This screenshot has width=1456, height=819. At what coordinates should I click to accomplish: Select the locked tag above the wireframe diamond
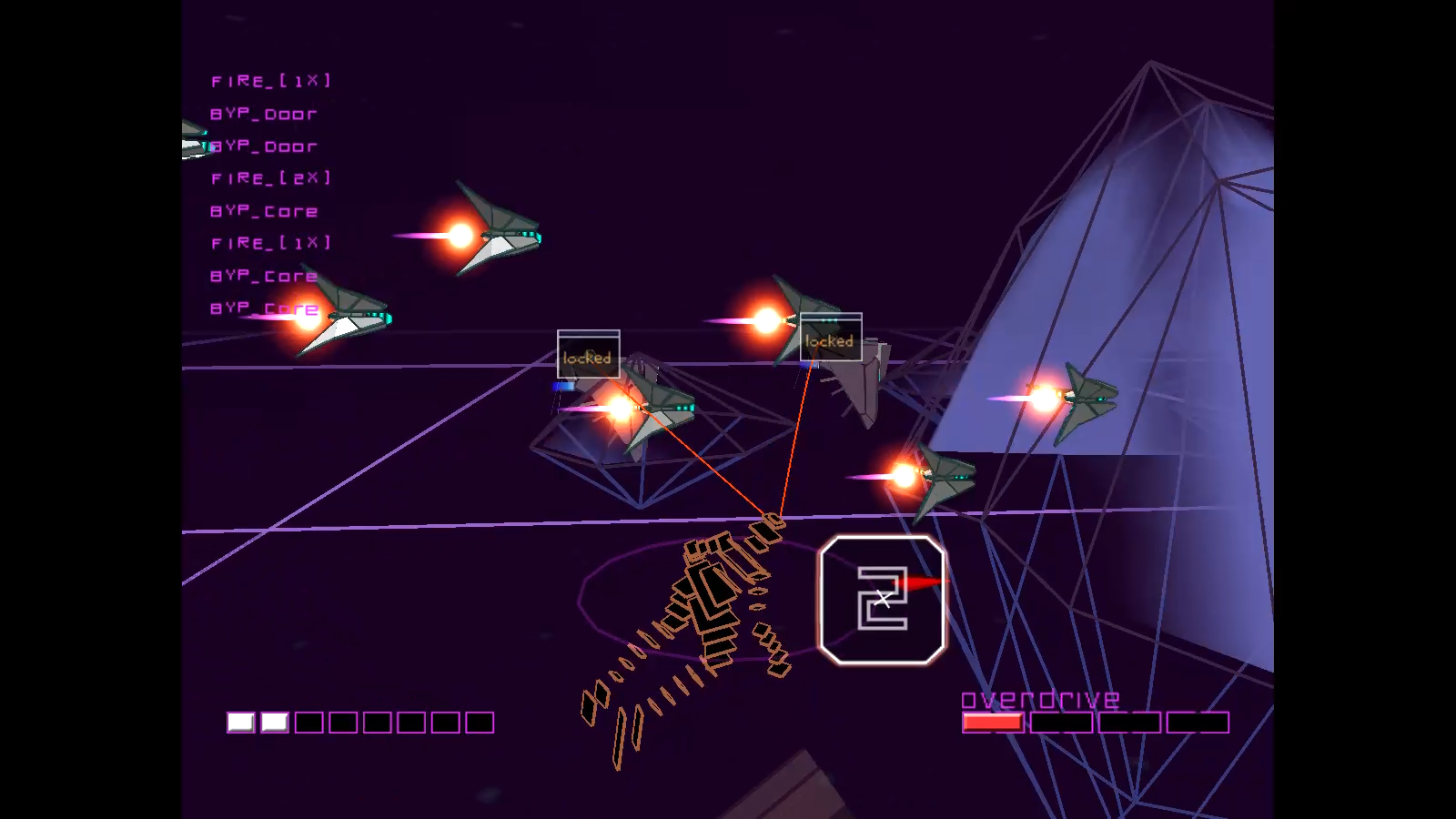coord(588,354)
